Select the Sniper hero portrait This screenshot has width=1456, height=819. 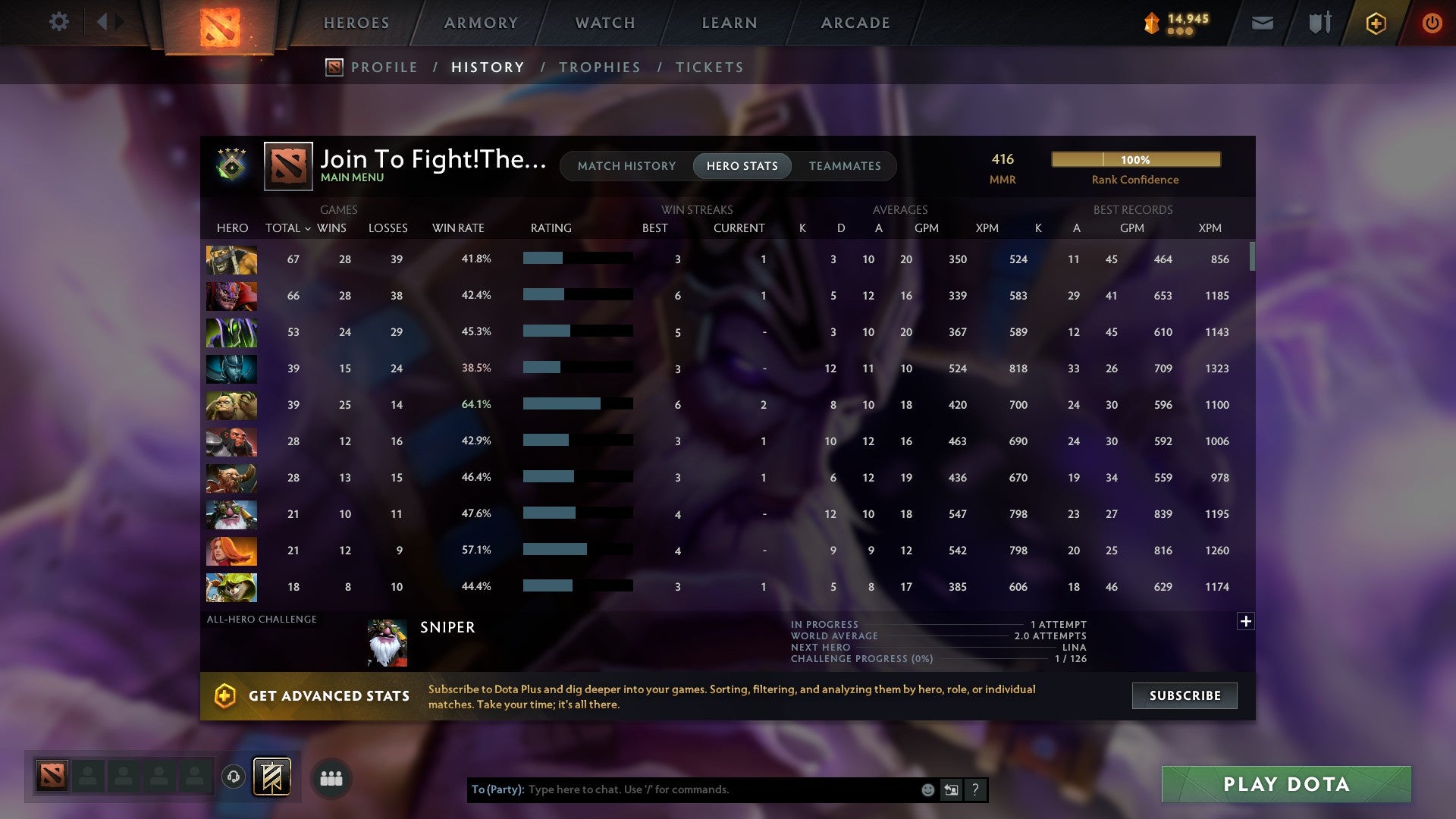pos(388,642)
